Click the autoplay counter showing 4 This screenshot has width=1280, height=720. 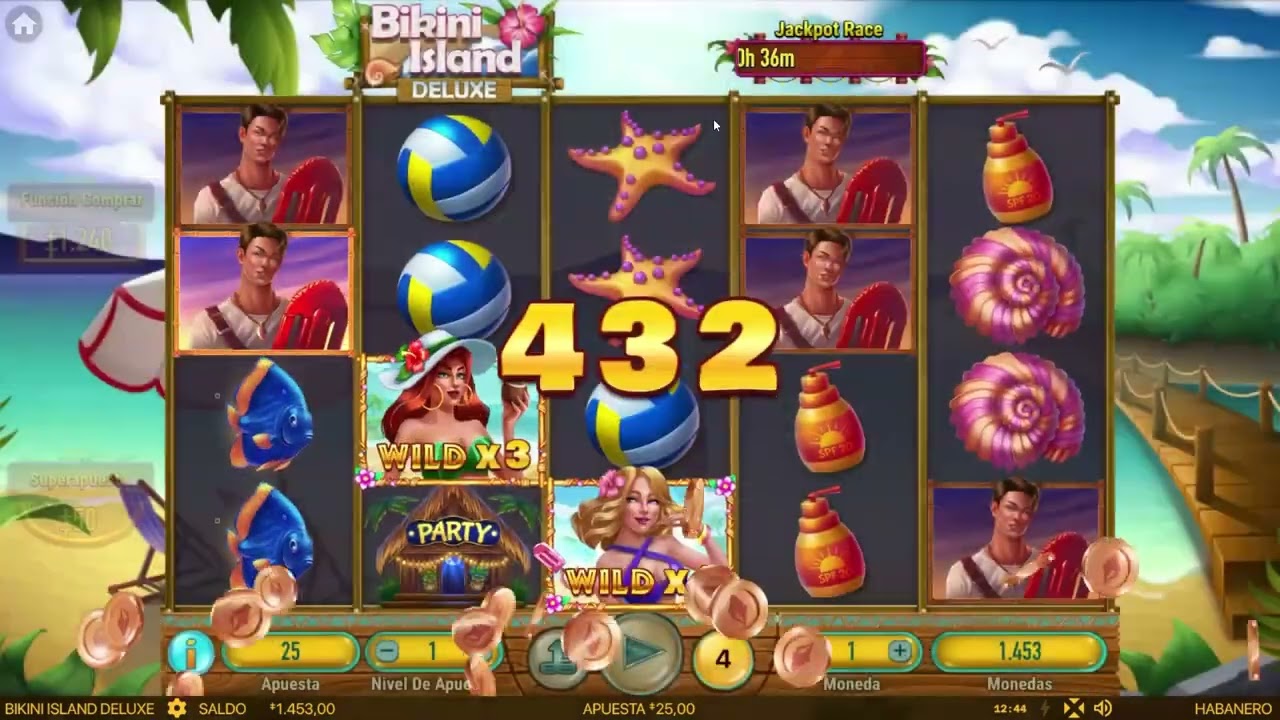point(723,658)
